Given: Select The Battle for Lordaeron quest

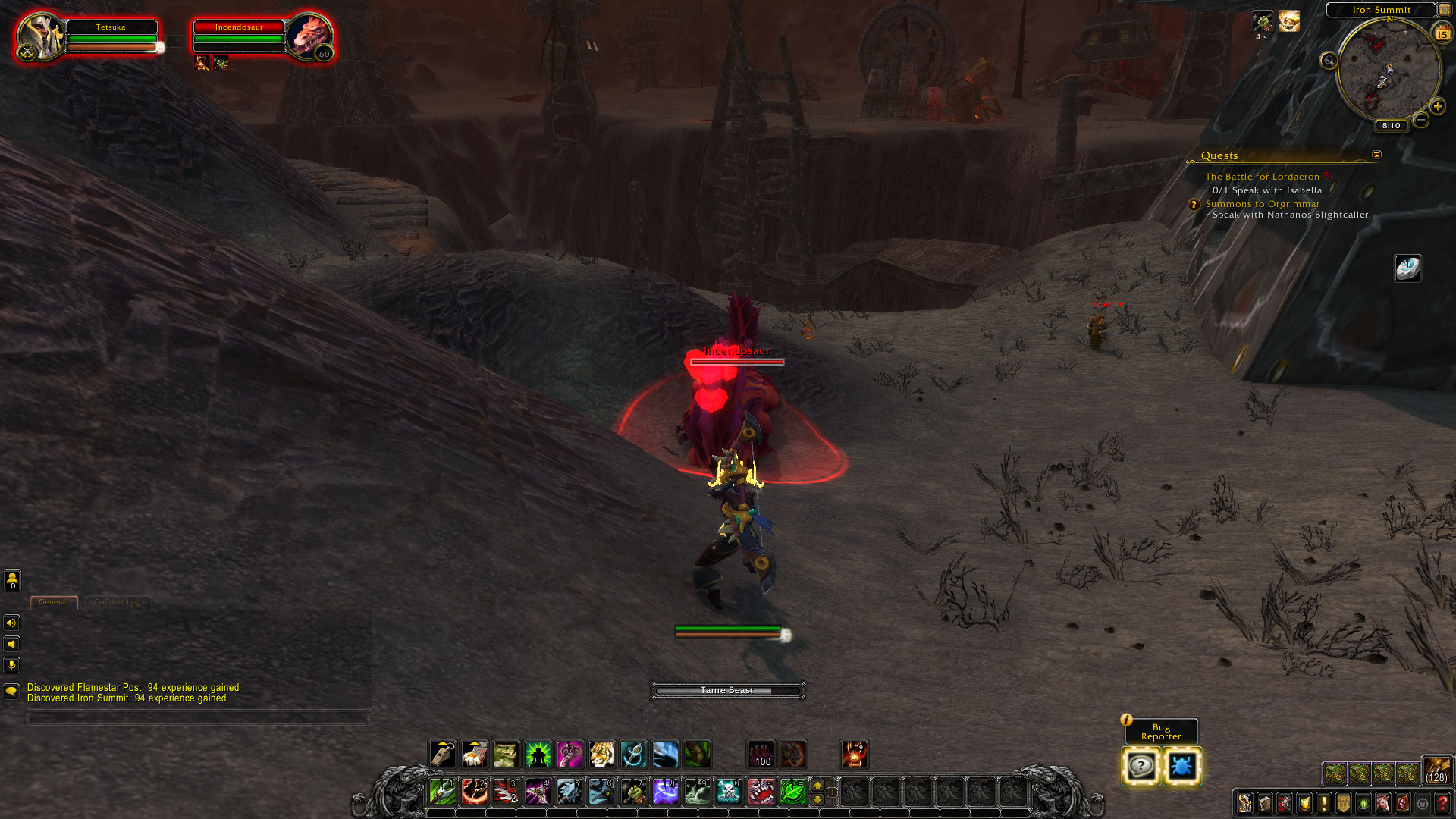Looking at the screenshot, I should (x=1262, y=177).
